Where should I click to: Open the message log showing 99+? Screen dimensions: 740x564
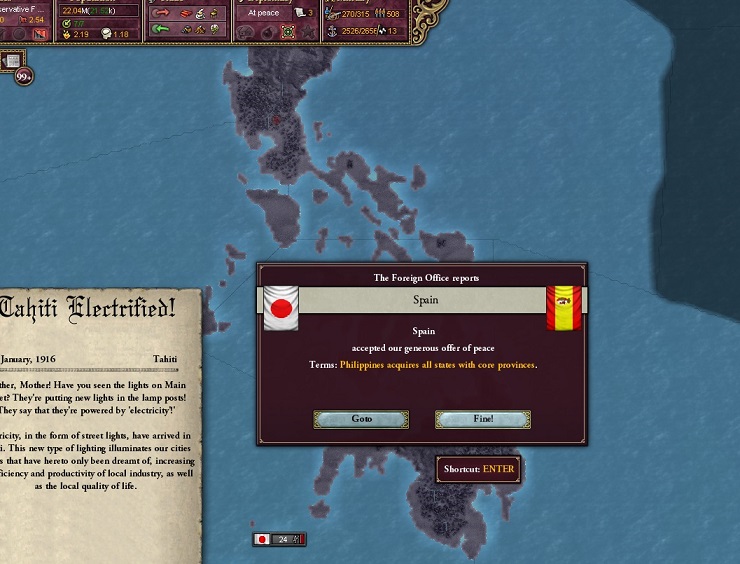[22, 75]
